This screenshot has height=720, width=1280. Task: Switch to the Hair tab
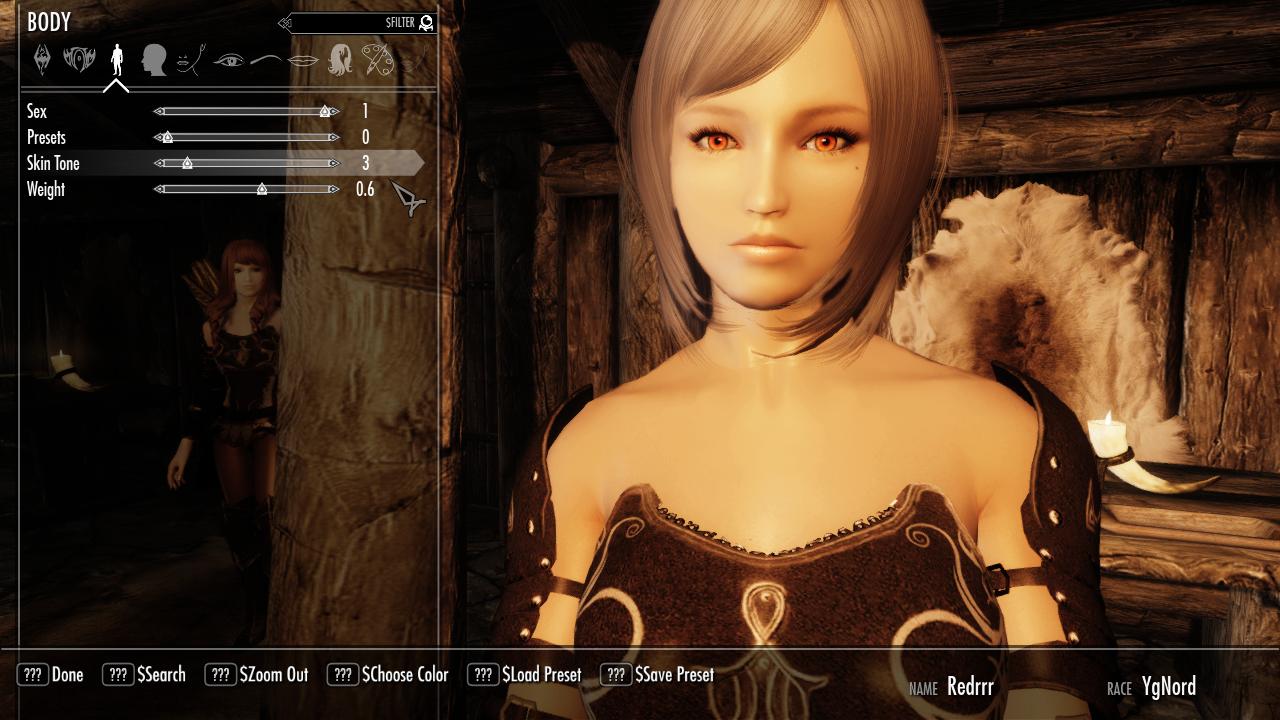coord(340,60)
